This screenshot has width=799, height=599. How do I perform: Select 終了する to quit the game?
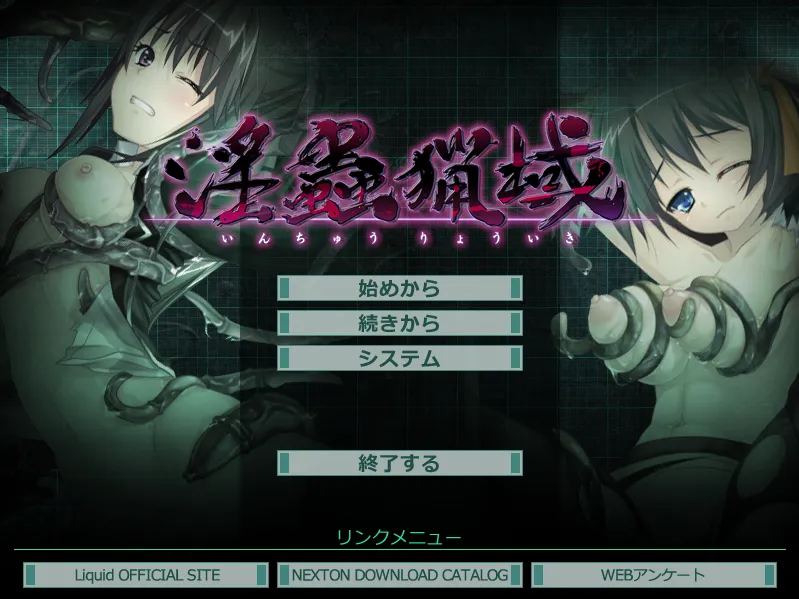coord(399,463)
